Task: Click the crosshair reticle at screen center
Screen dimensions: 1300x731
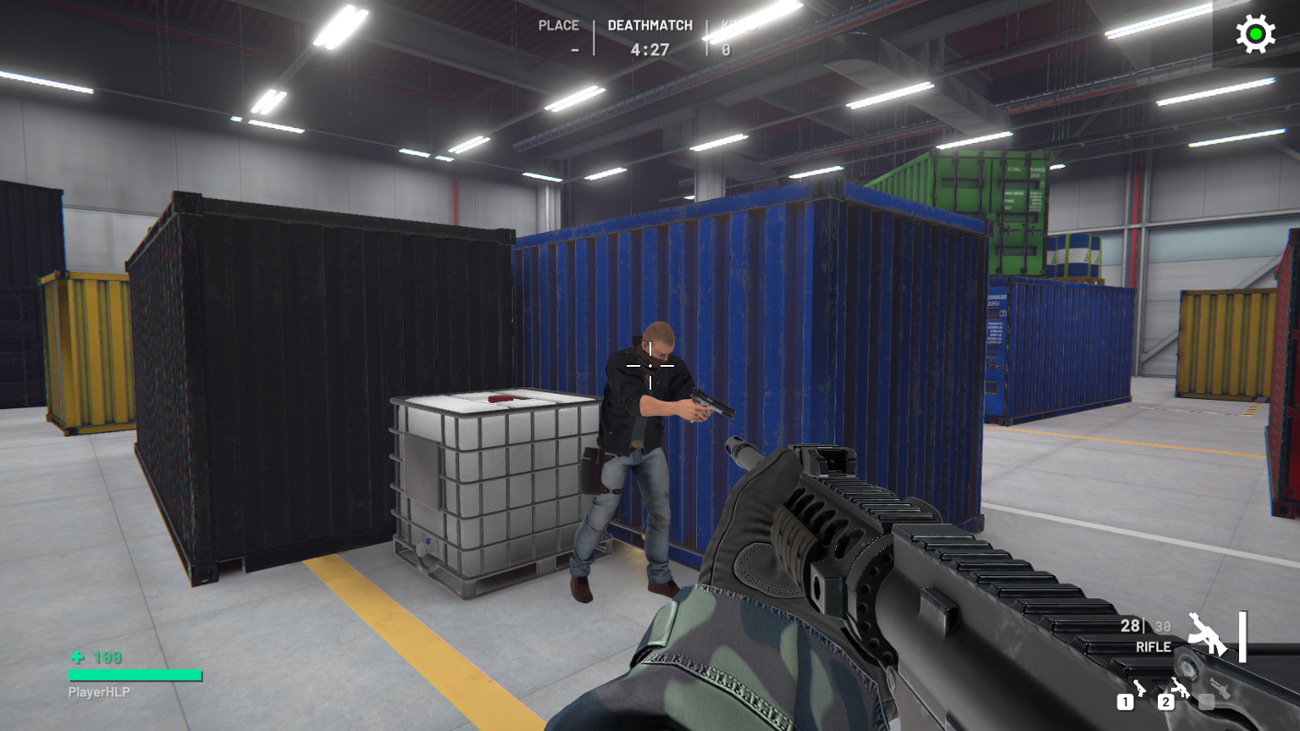Action: 650,366
